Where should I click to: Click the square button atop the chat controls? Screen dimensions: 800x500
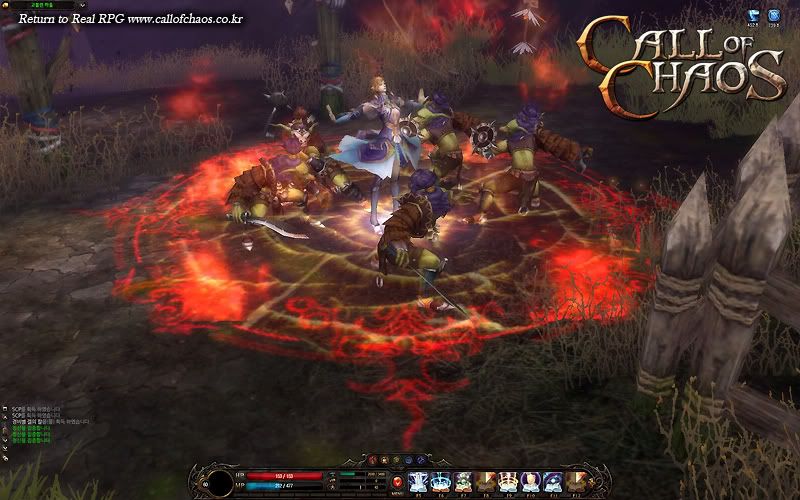(5, 410)
